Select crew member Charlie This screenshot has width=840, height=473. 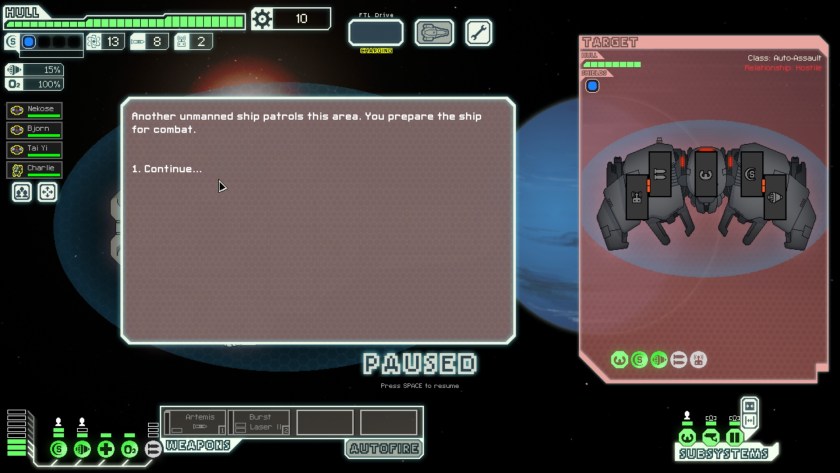coord(34,170)
